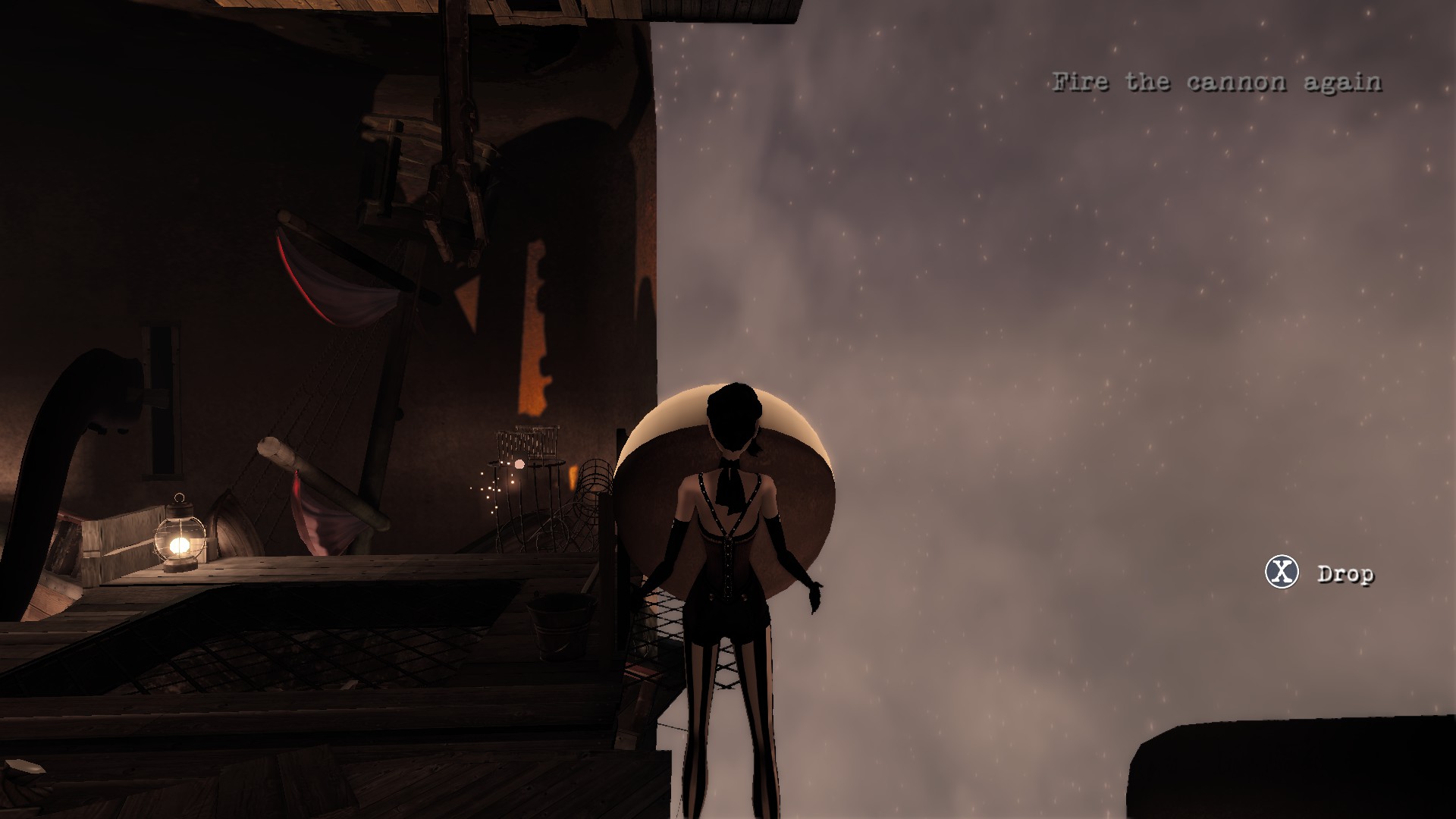Click the 'Fire the cannon again' objective

click(x=1216, y=82)
